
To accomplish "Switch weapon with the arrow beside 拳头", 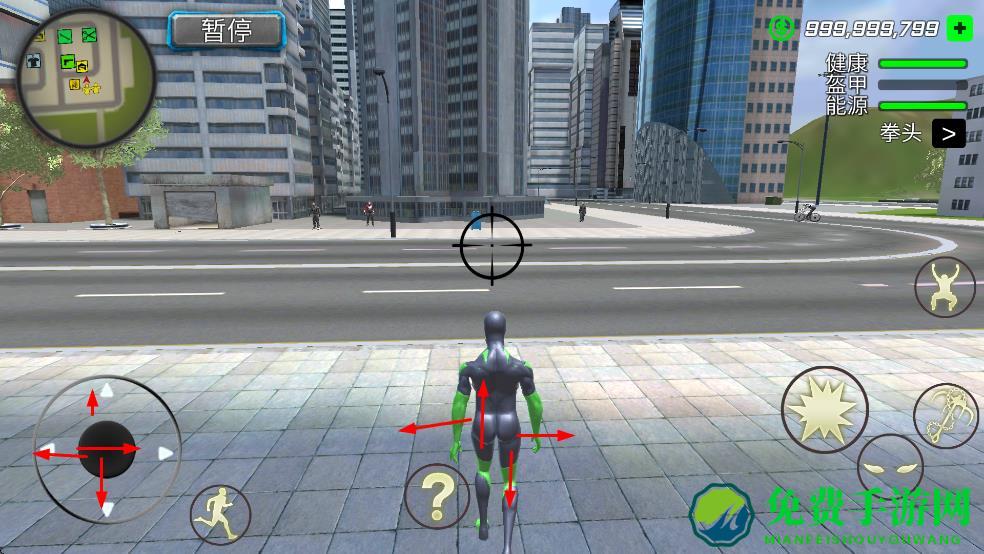I will coord(948,133).
